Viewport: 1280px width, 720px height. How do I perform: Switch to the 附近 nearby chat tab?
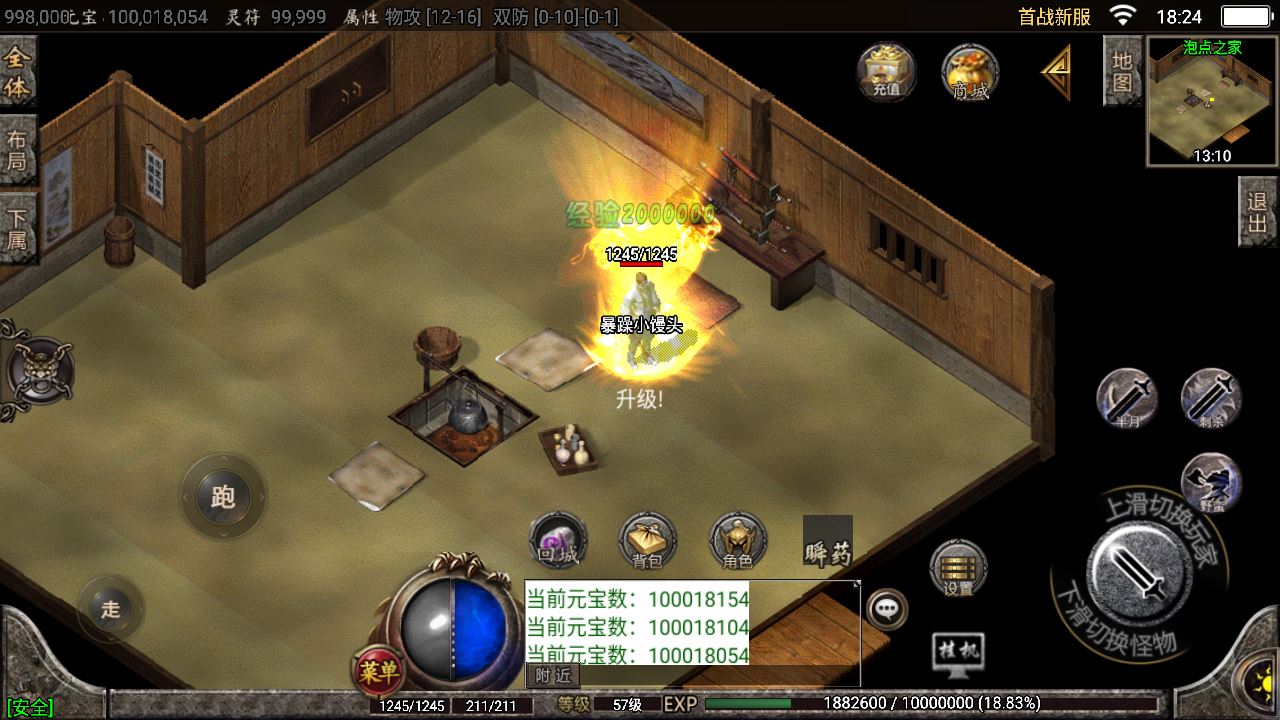[553, 675]
